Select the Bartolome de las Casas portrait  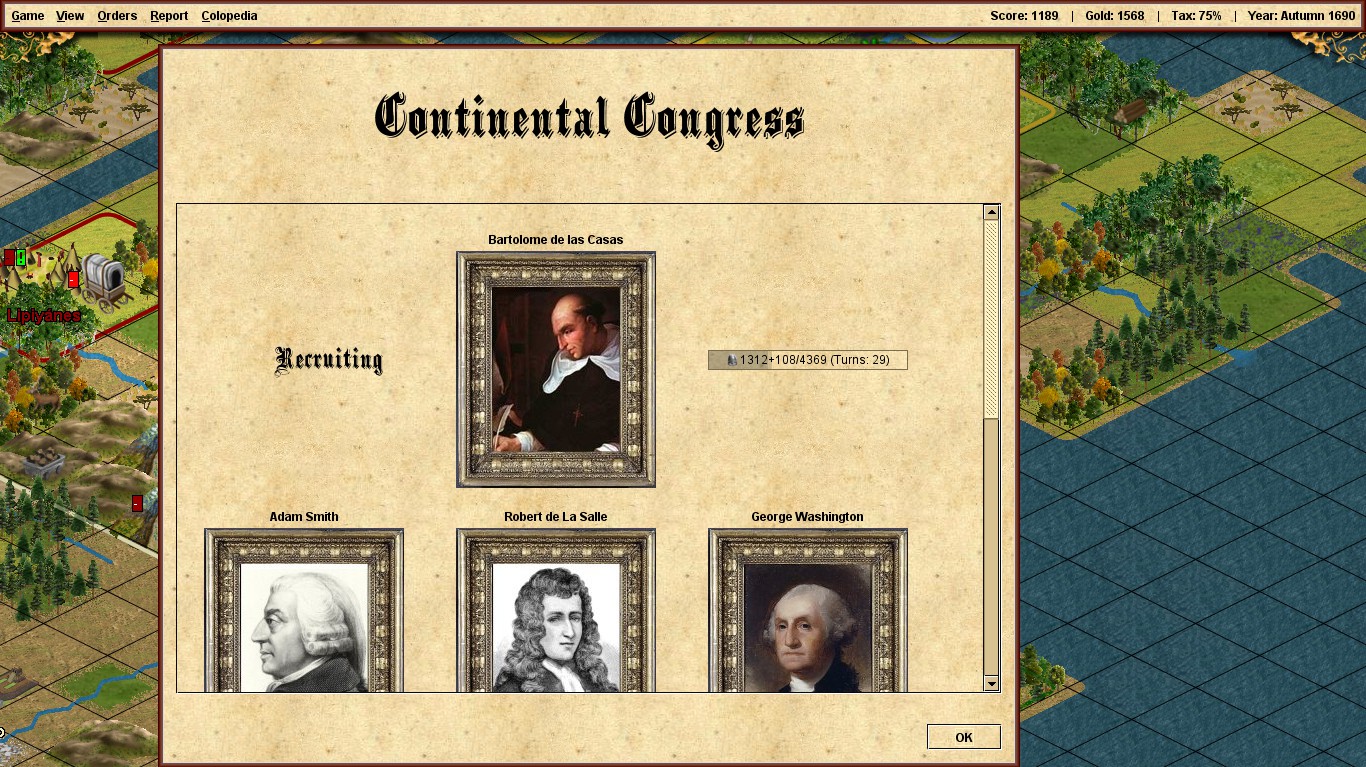click(x=556, y=369)
